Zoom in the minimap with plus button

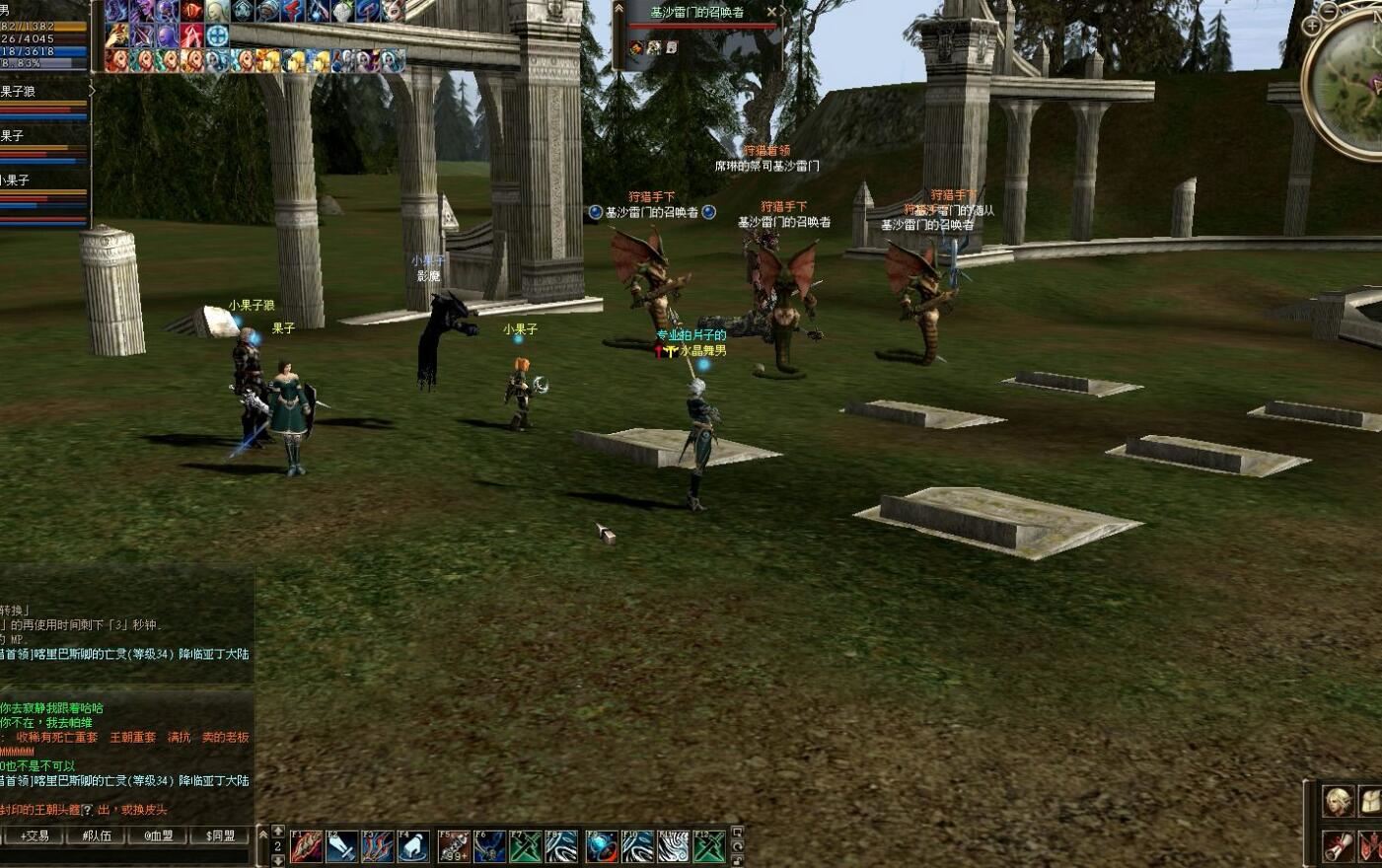[1312, 26]
